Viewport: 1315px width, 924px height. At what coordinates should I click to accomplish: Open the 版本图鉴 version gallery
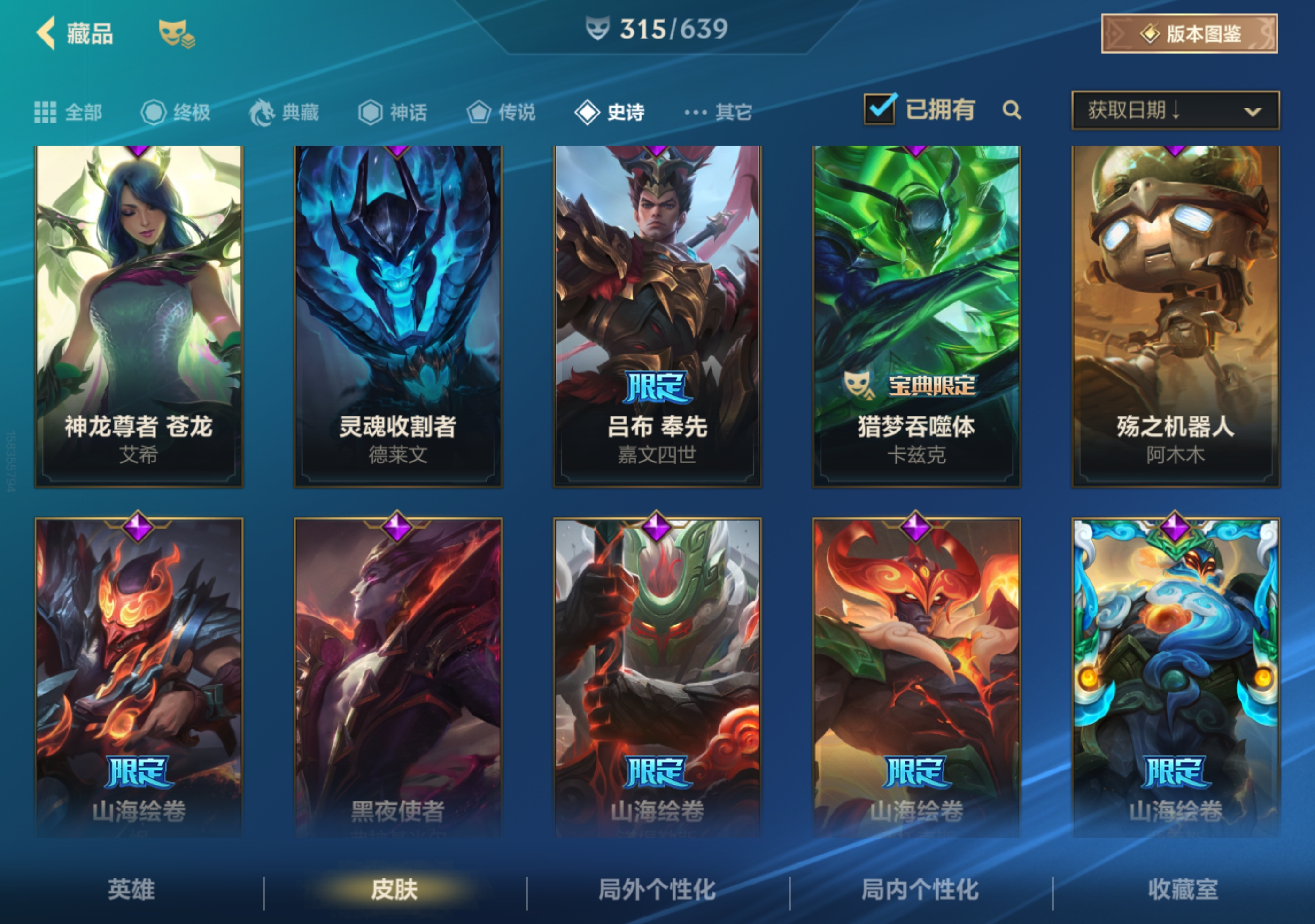(x=1189, y=34)
